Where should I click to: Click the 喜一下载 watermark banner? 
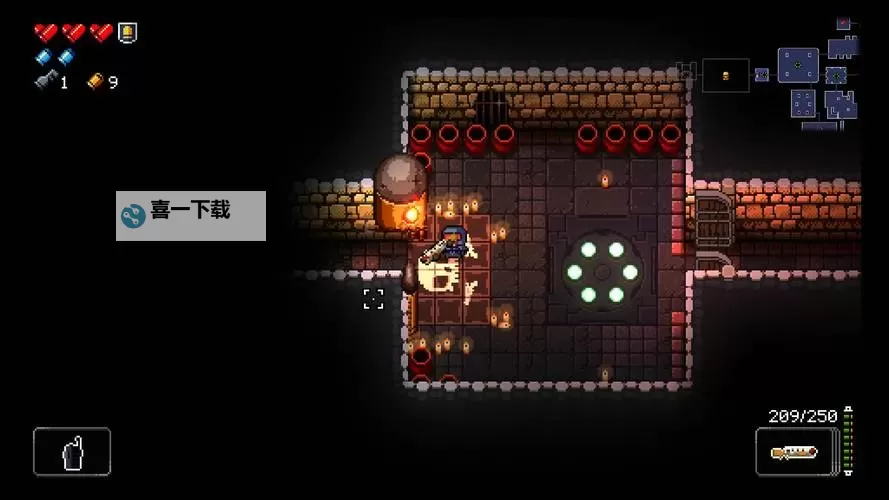click(191, 215)
